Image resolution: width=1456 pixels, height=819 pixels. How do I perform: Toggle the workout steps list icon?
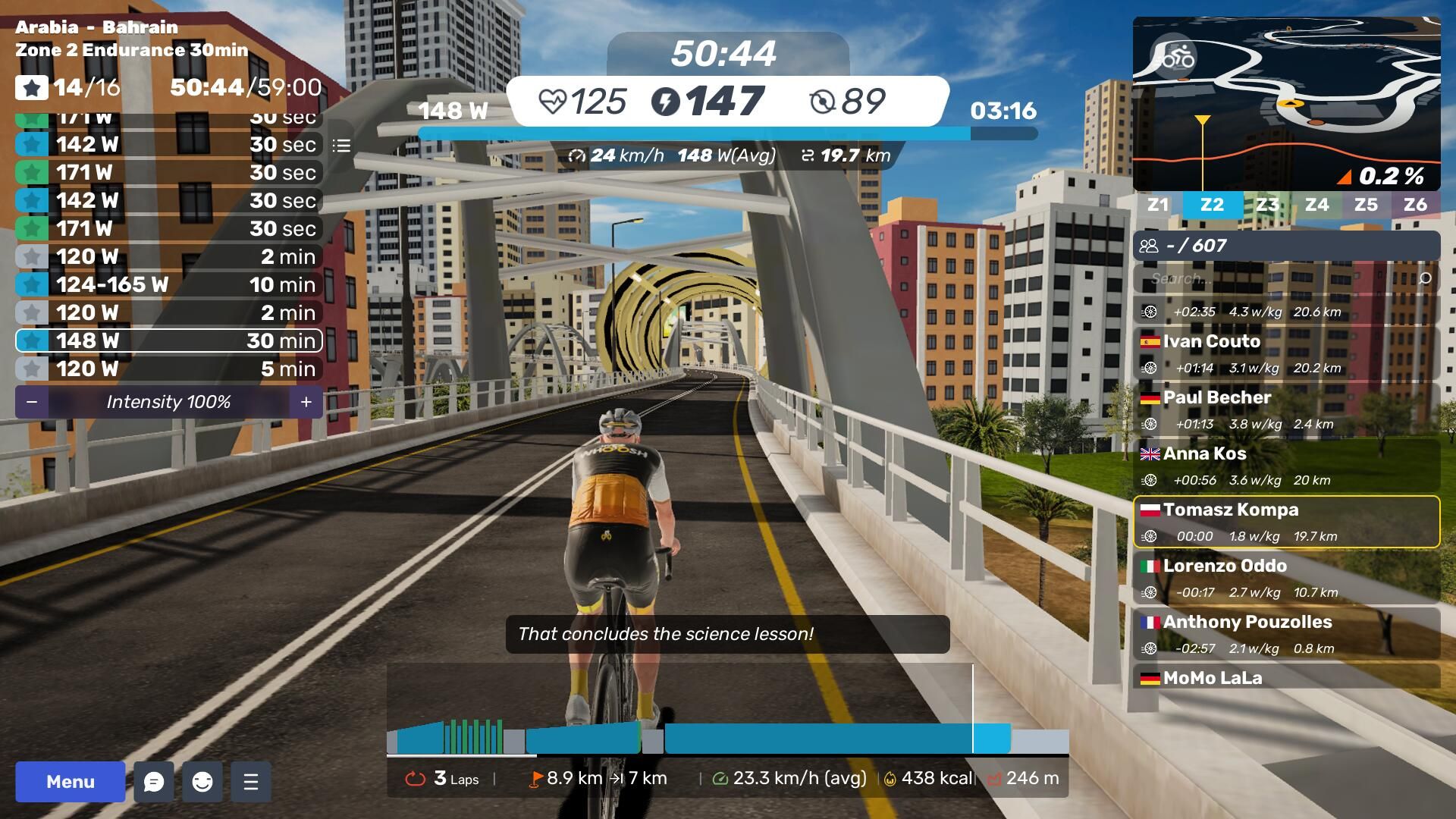(341, 146)
